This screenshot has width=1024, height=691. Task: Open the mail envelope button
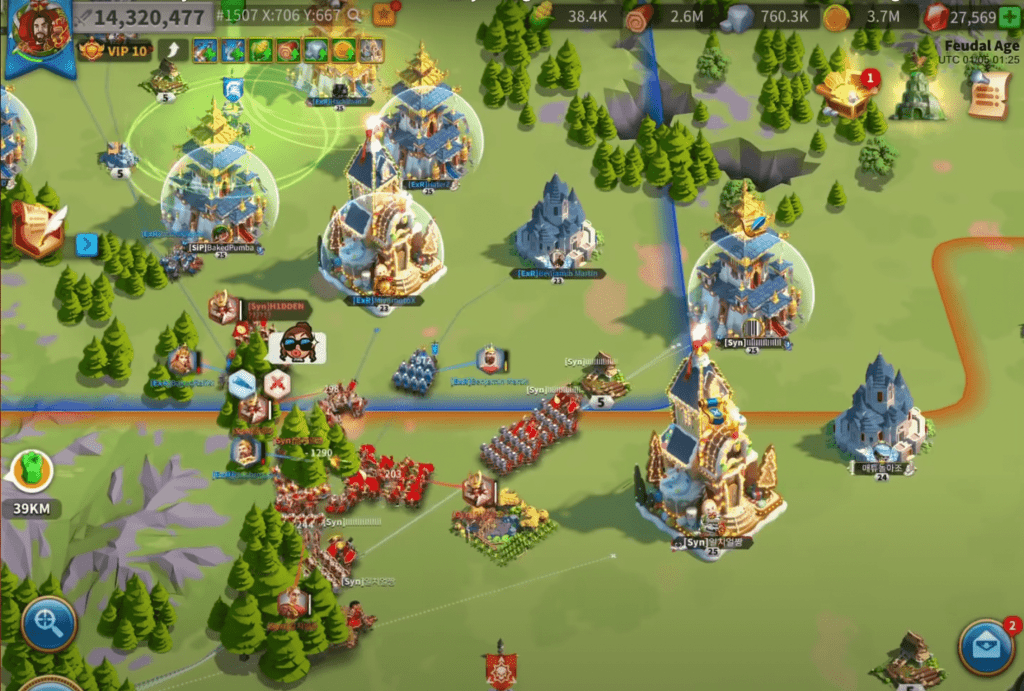point(986,646)
